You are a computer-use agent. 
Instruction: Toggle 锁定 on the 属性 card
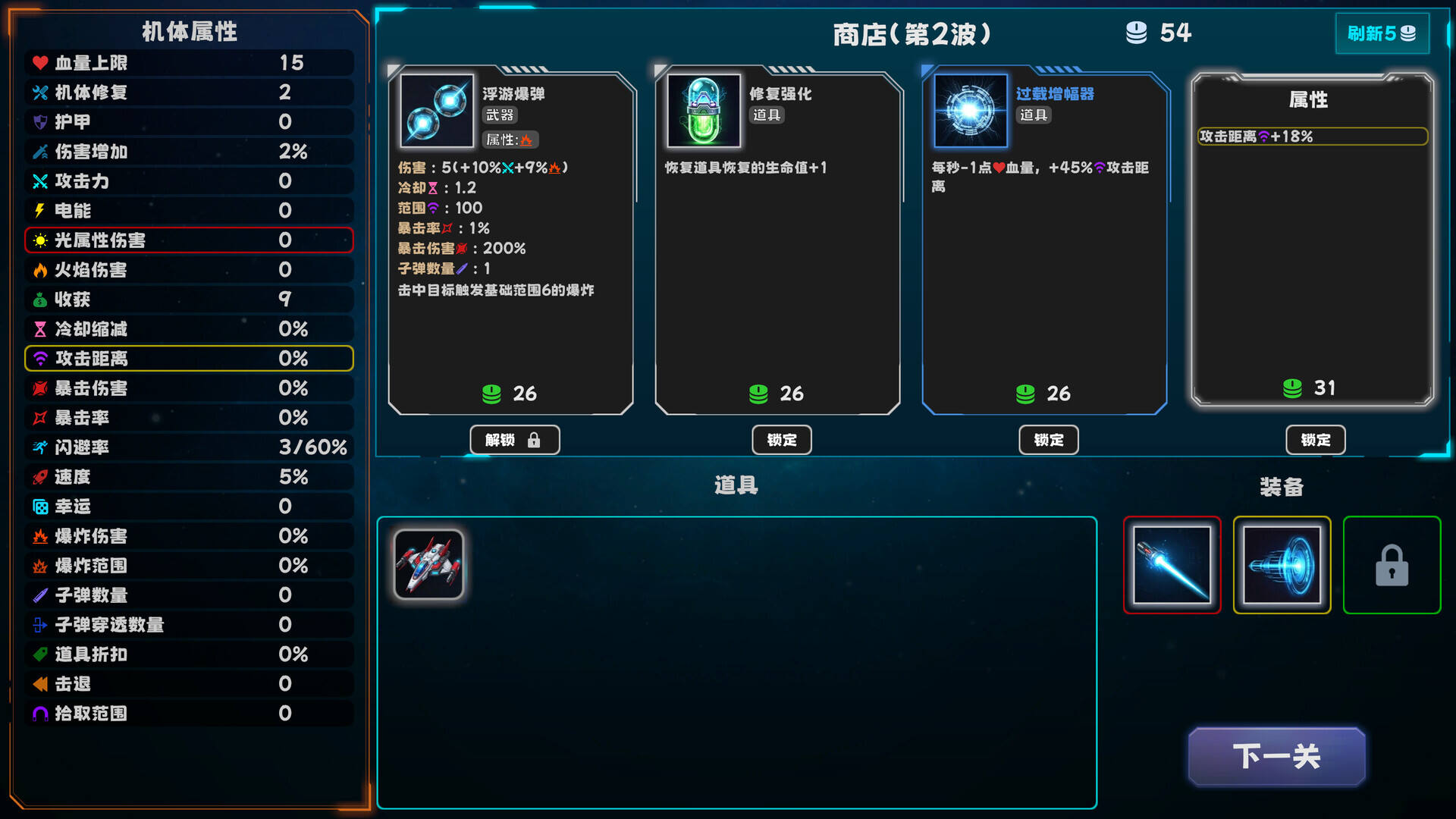(x=1315, y=440)
